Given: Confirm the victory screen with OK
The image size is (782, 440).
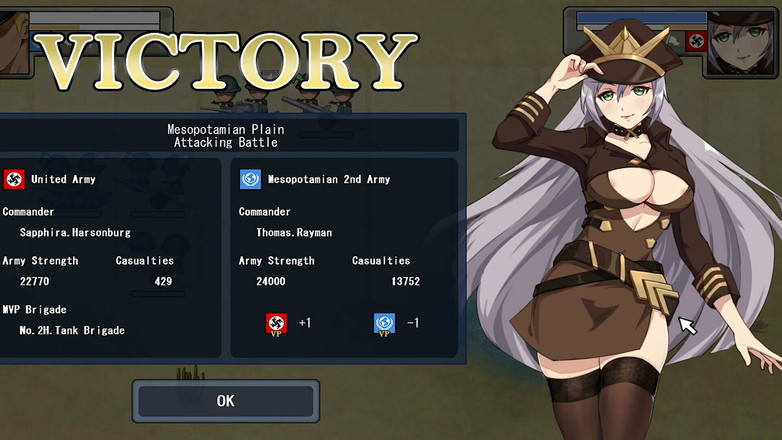Looking at the screenshot, I should click(x=225, y=401).
